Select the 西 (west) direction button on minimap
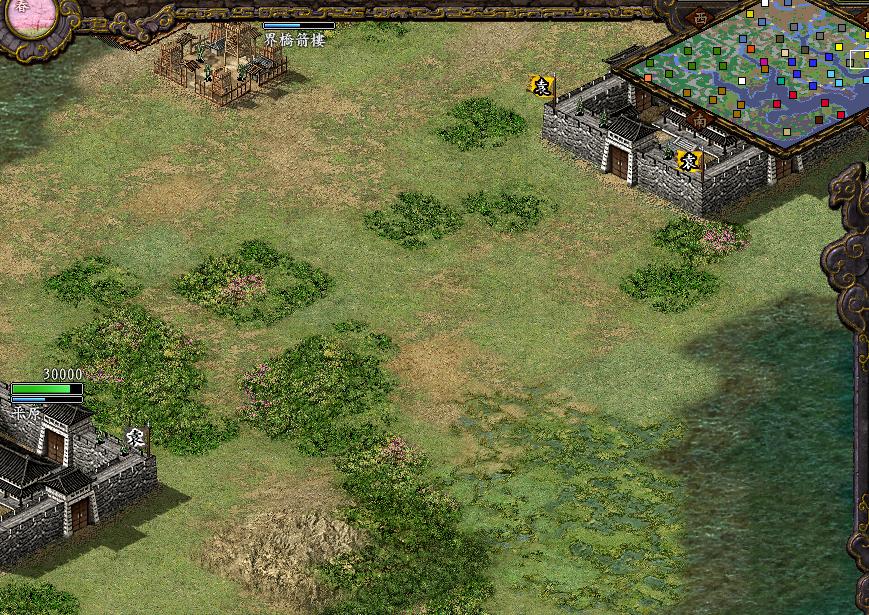This screenshot has width=869, height=615. tap(700, 17)
